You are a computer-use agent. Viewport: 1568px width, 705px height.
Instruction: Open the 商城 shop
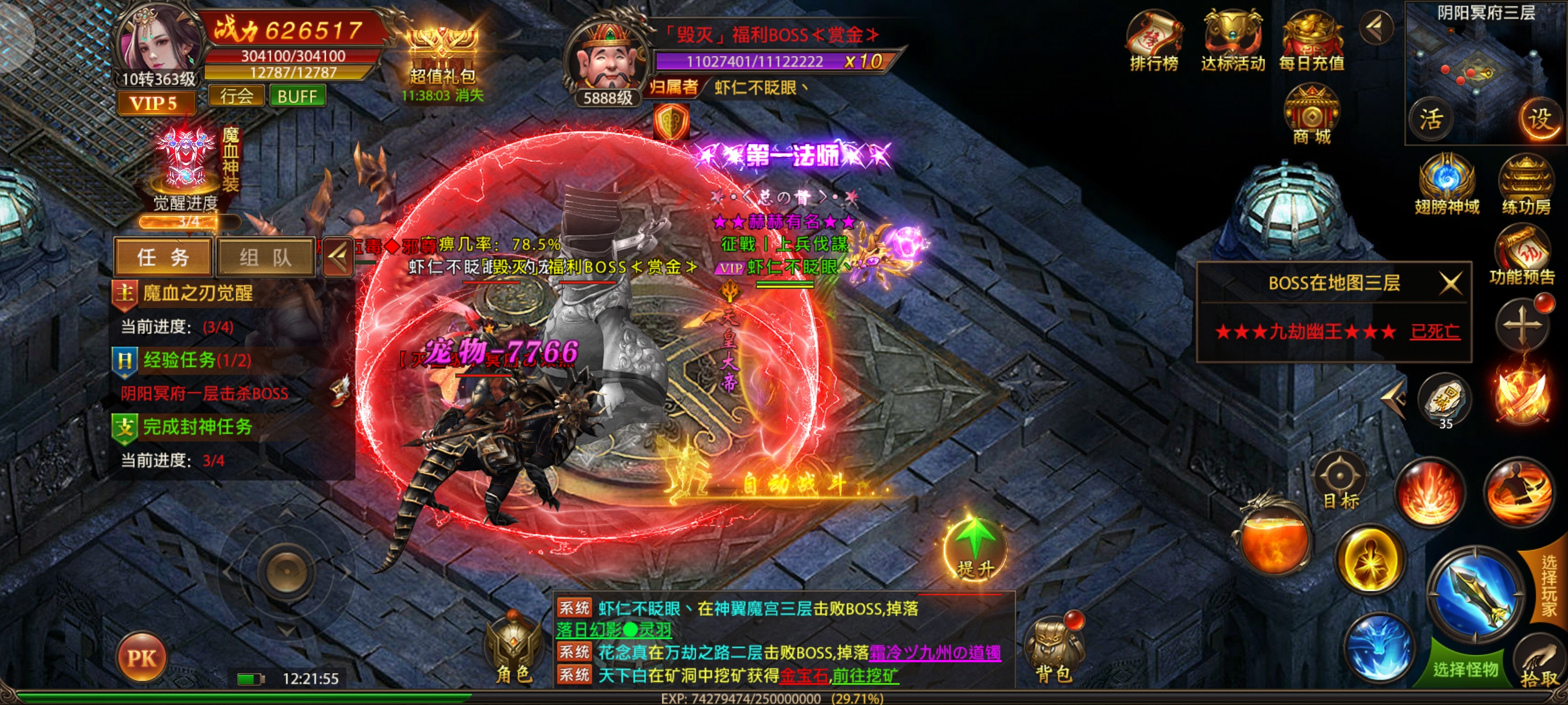click(x=1311, y=116)
